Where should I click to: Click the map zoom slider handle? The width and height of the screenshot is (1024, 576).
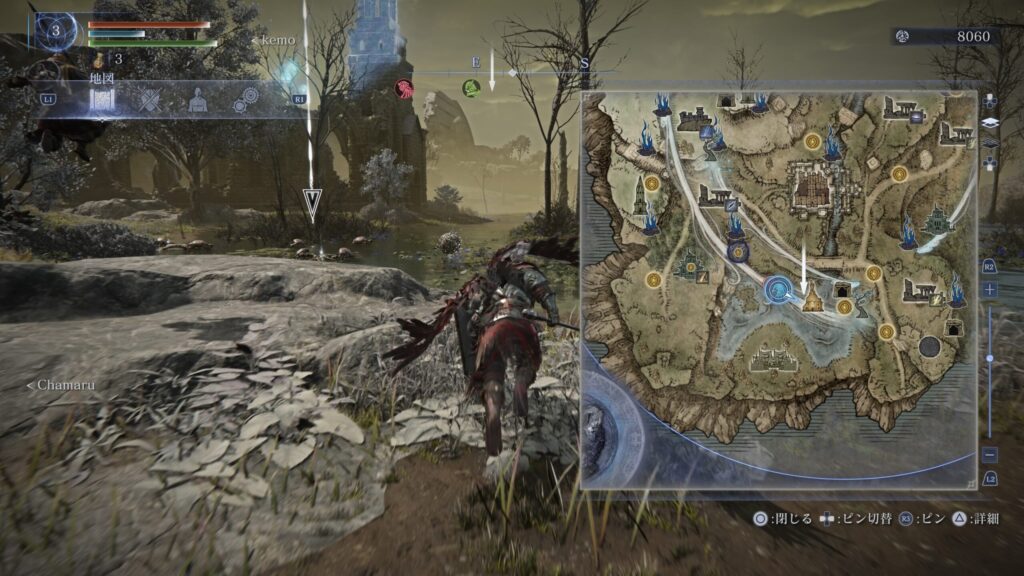(x=989, y=357)
